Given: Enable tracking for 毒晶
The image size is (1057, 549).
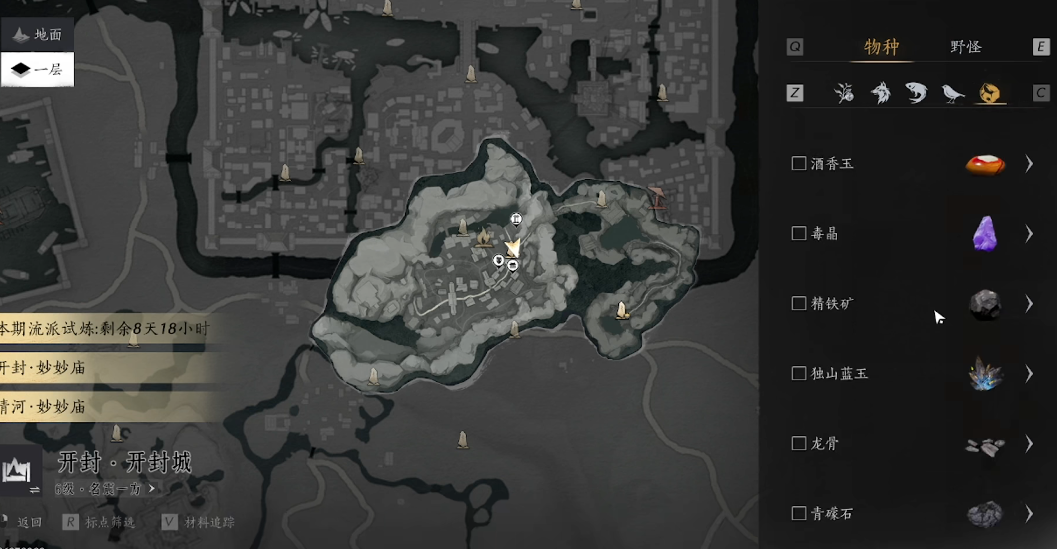Looking at the screenshot, I should pos(799,233).
